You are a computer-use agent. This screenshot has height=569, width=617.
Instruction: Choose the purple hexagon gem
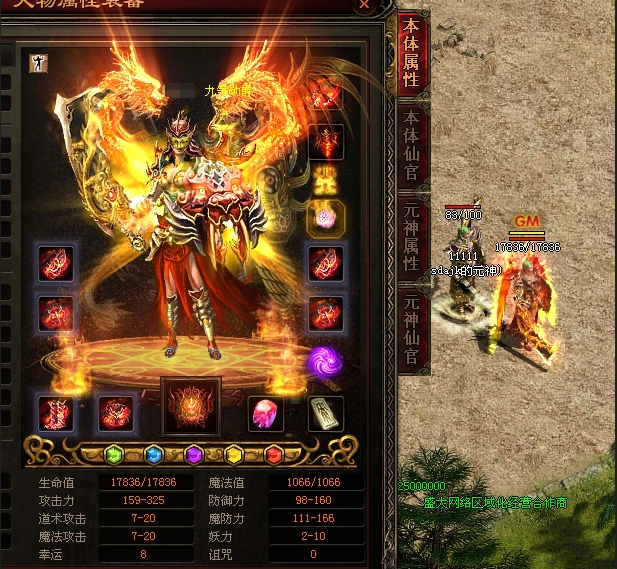pyautogui.click(x=194, y=455)
